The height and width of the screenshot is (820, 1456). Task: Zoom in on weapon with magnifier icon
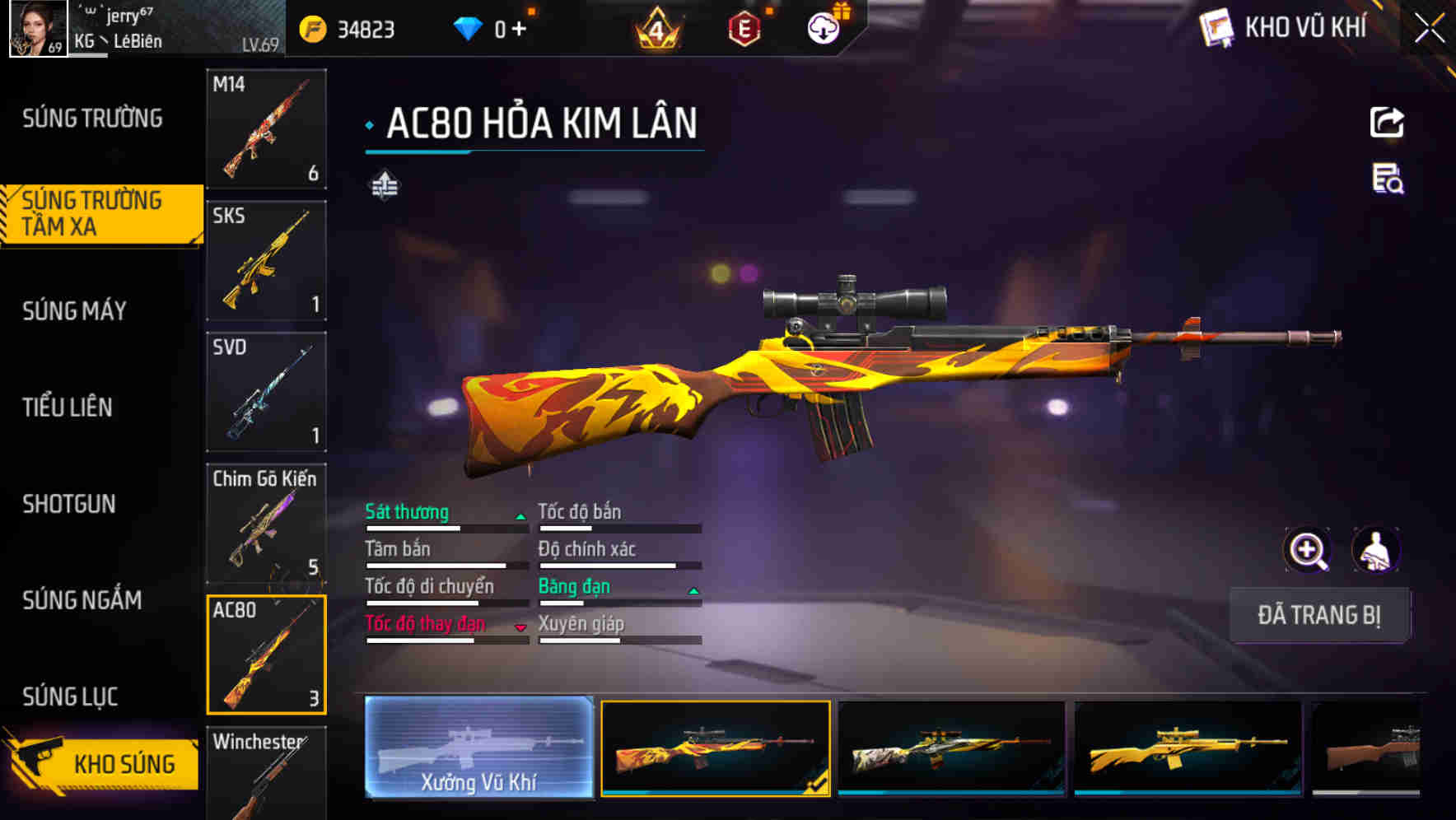tap(1307, 550)
